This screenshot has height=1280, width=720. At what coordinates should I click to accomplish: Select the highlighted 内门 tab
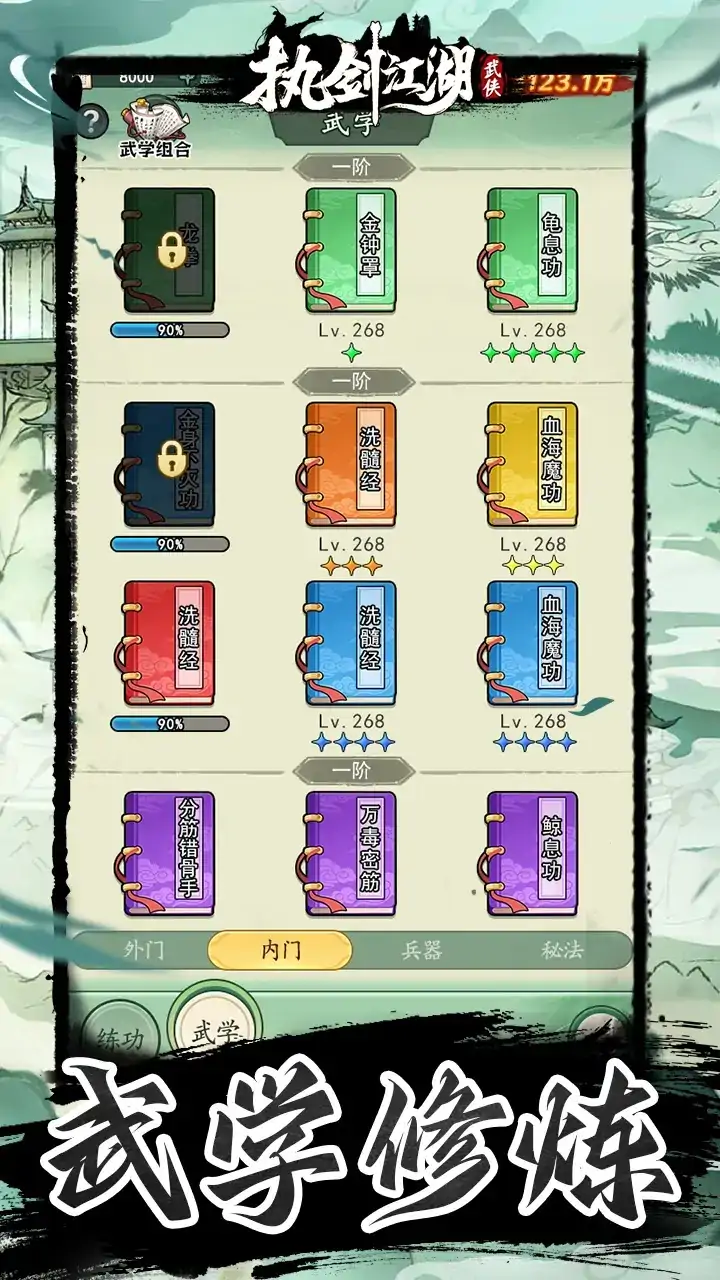pyautogui.click(x=280, y=950)
